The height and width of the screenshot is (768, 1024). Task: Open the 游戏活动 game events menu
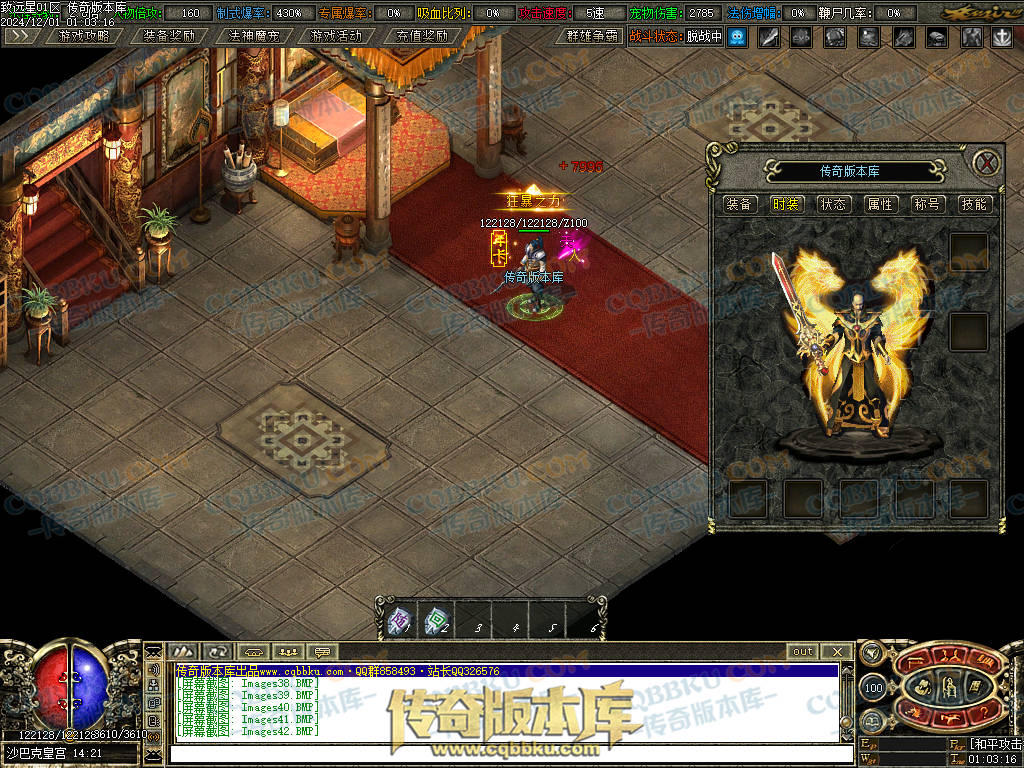337,36
